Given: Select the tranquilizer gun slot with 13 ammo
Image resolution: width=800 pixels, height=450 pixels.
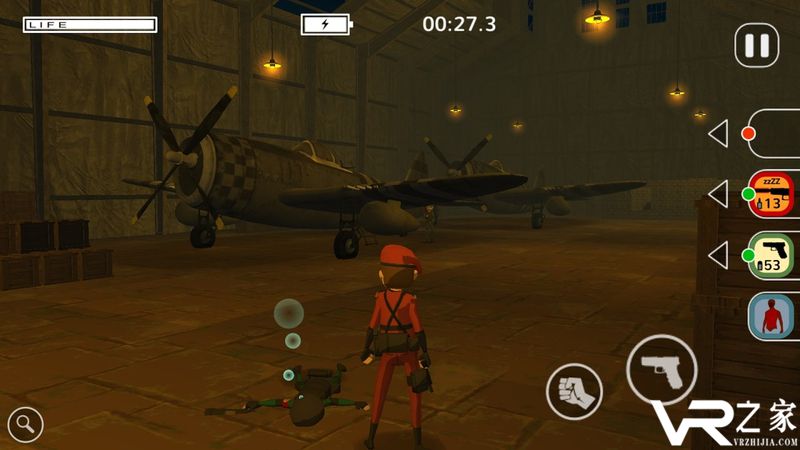Looking at the screenshot, I should 771,193.
